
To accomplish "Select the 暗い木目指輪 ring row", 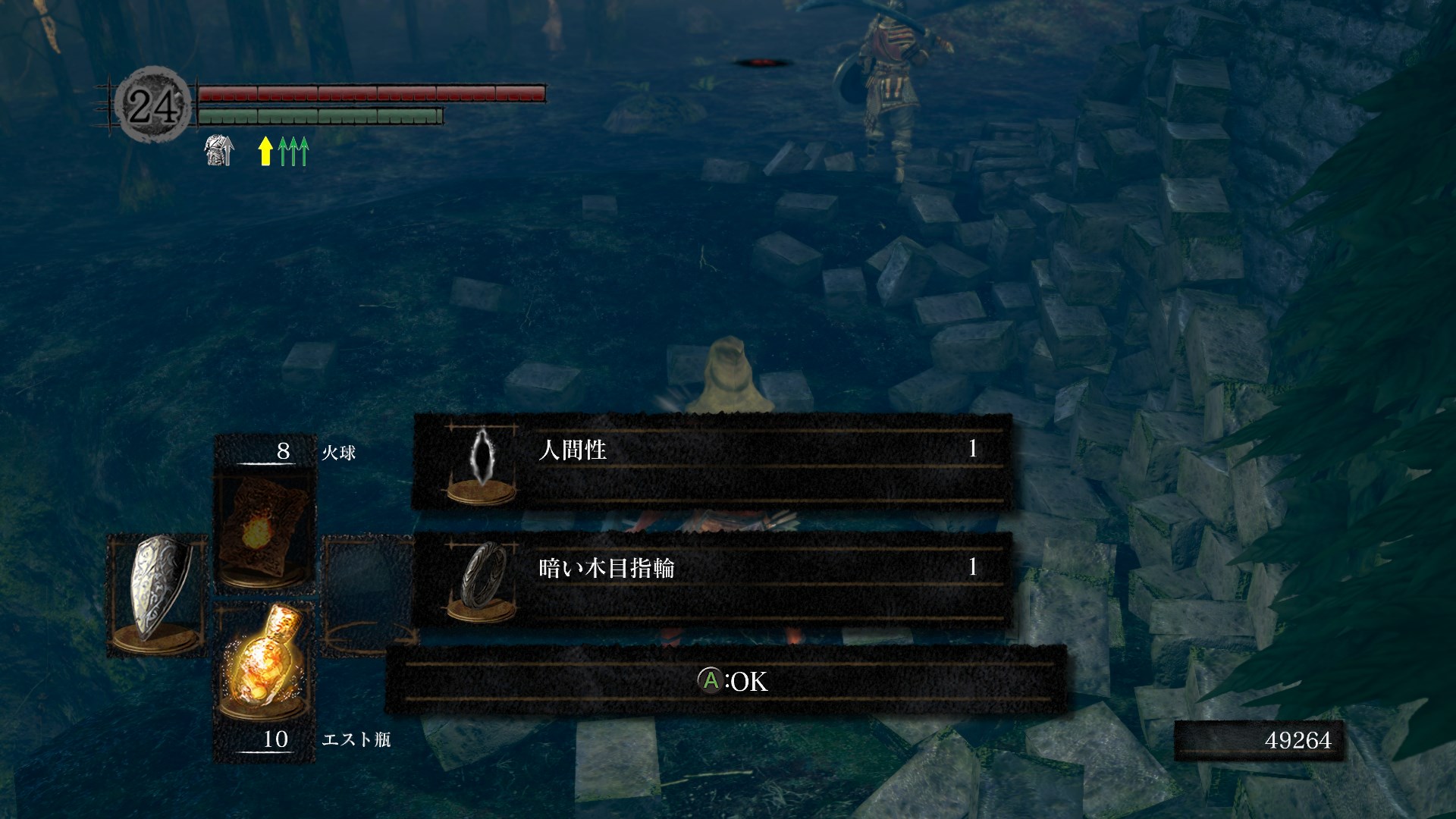I will 713,579.
